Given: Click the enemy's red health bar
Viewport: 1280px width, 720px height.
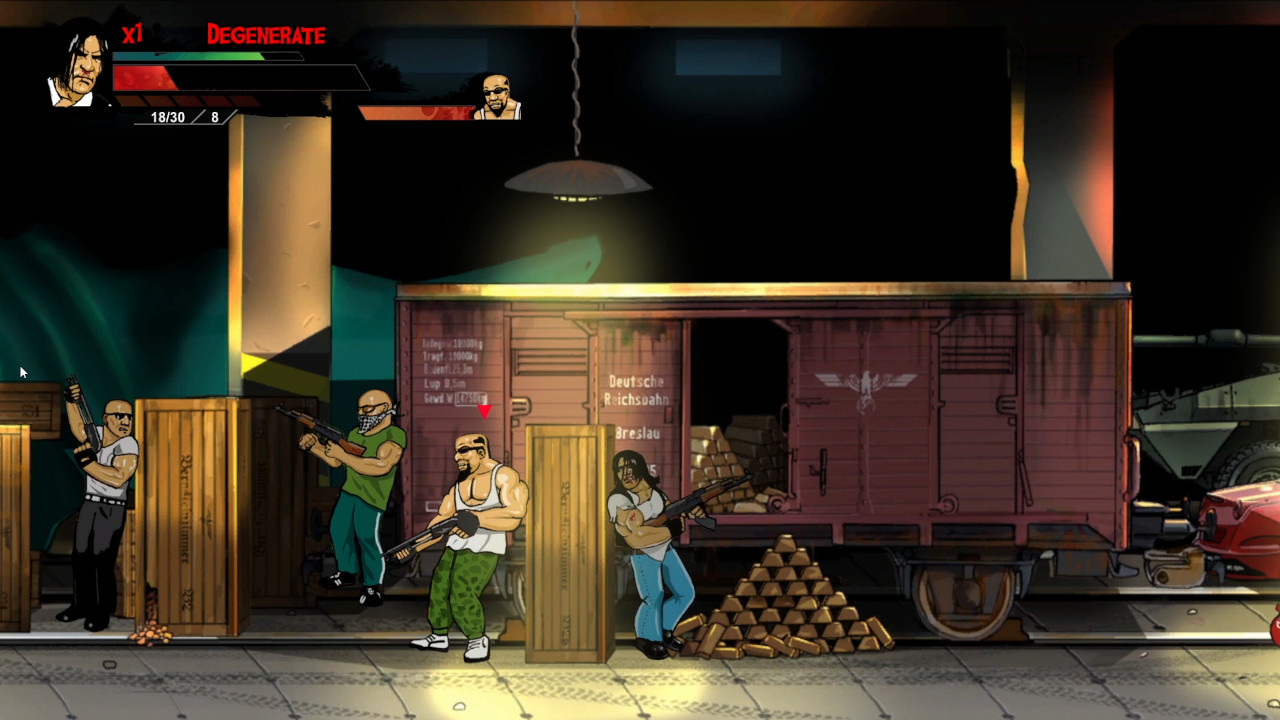Looking at the screenshot, I should [x=420, y=113].
